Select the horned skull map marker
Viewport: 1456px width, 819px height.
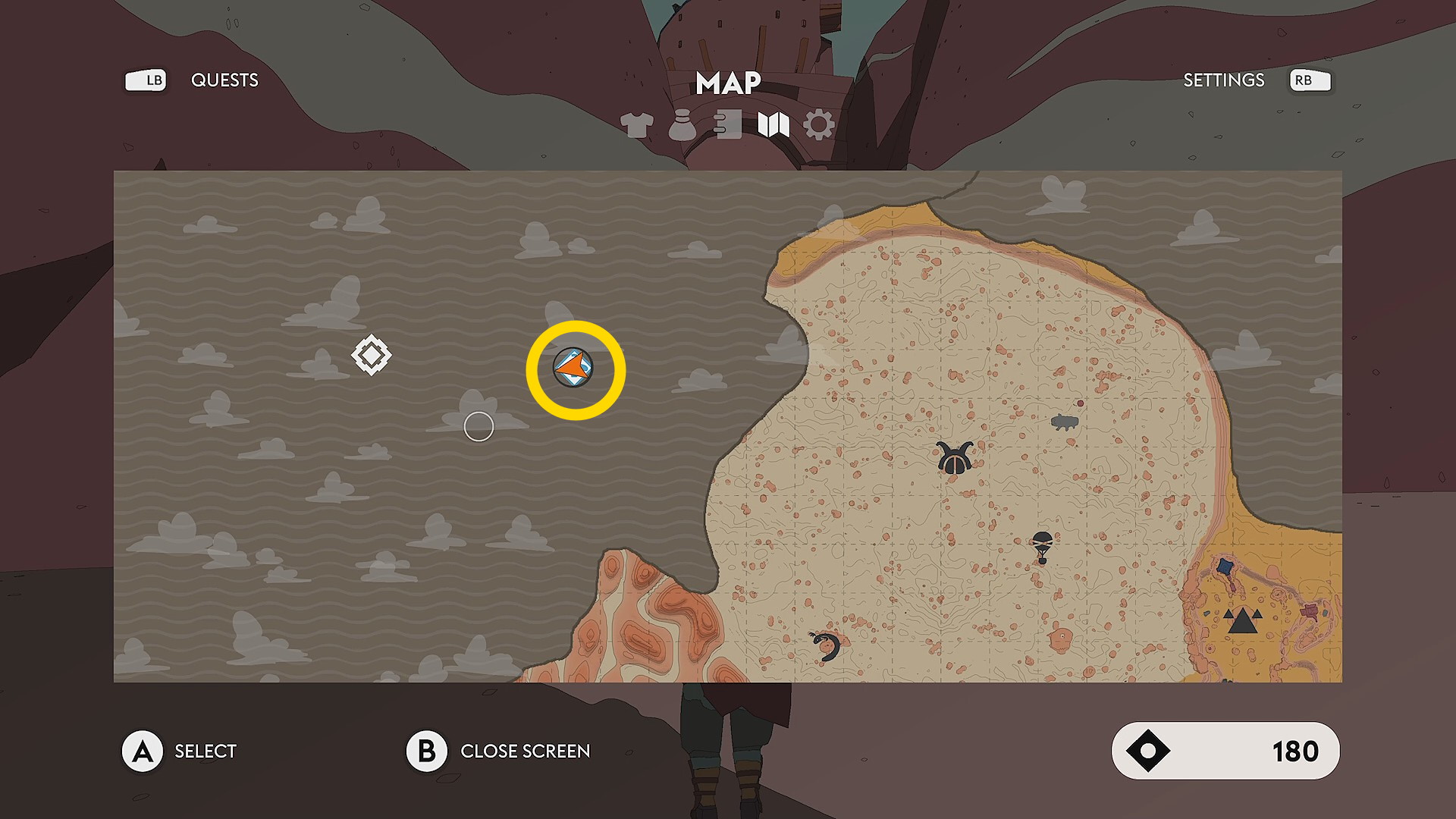[x=955, y=458]
